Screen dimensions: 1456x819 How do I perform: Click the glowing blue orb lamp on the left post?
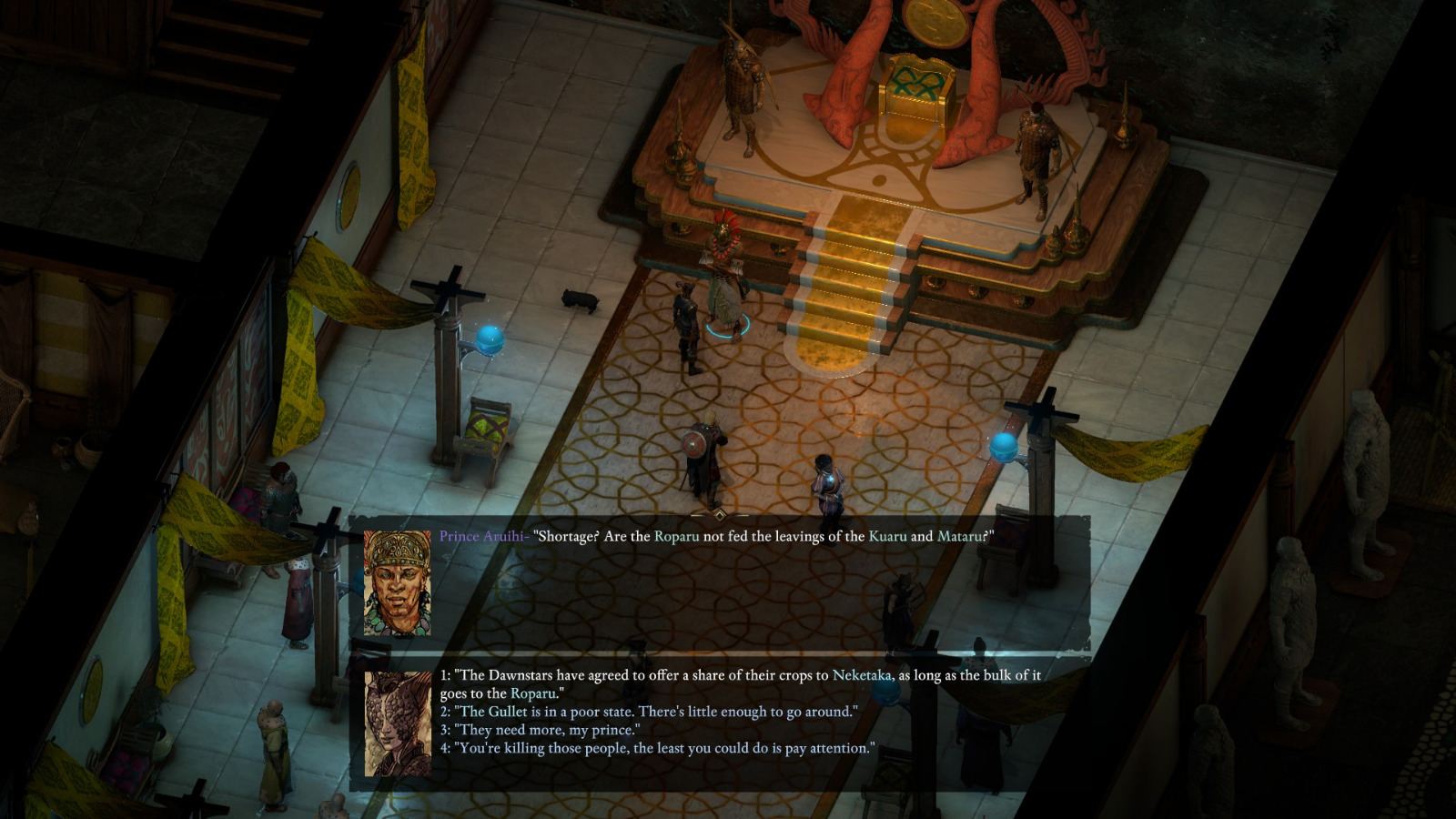(489, 339)
